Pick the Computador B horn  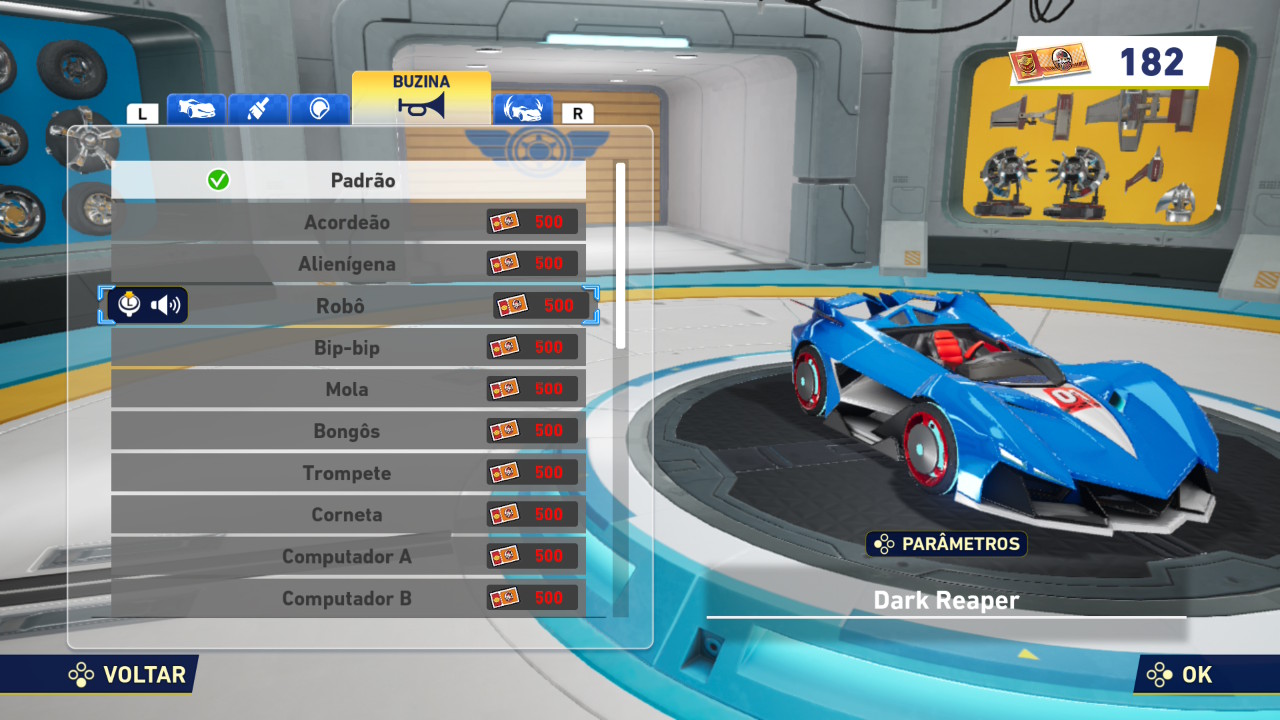click(348, 598)
